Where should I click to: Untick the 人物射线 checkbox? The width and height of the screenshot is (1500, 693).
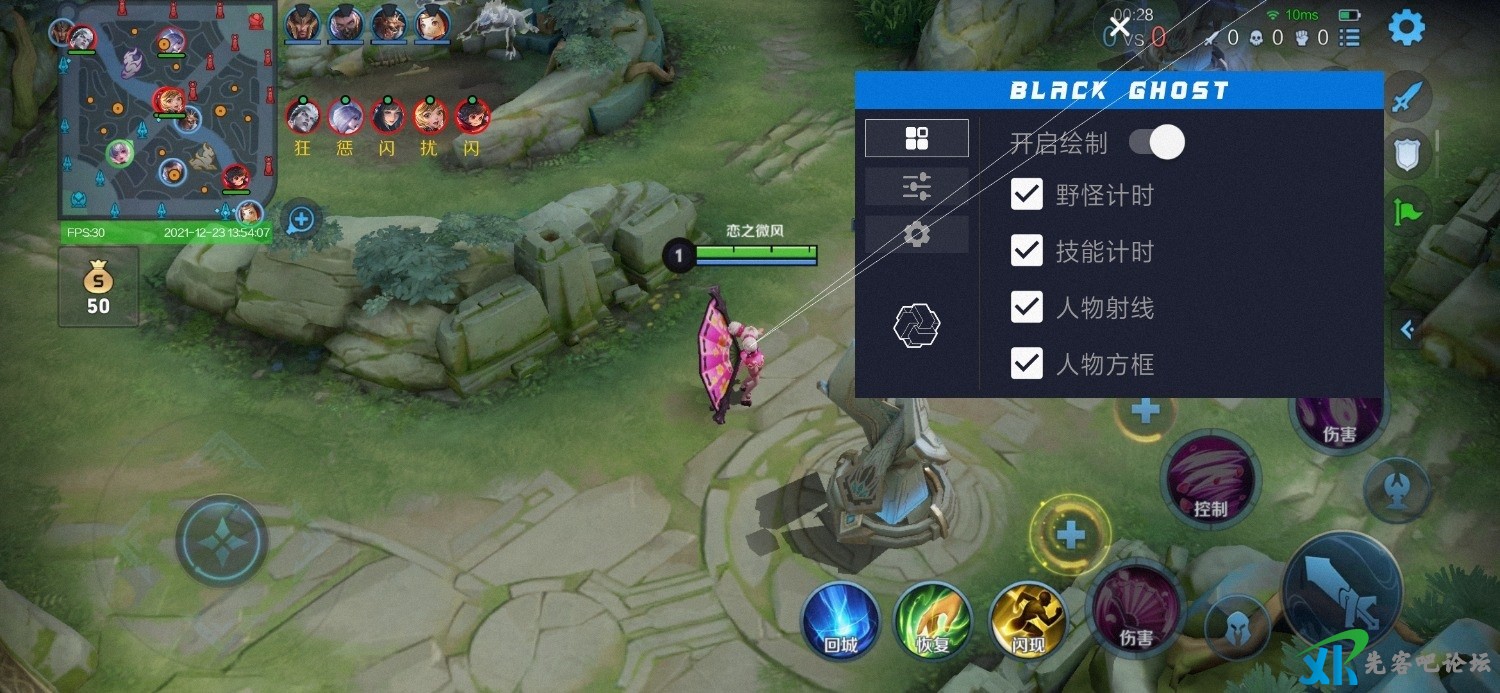coord(1027,307)
